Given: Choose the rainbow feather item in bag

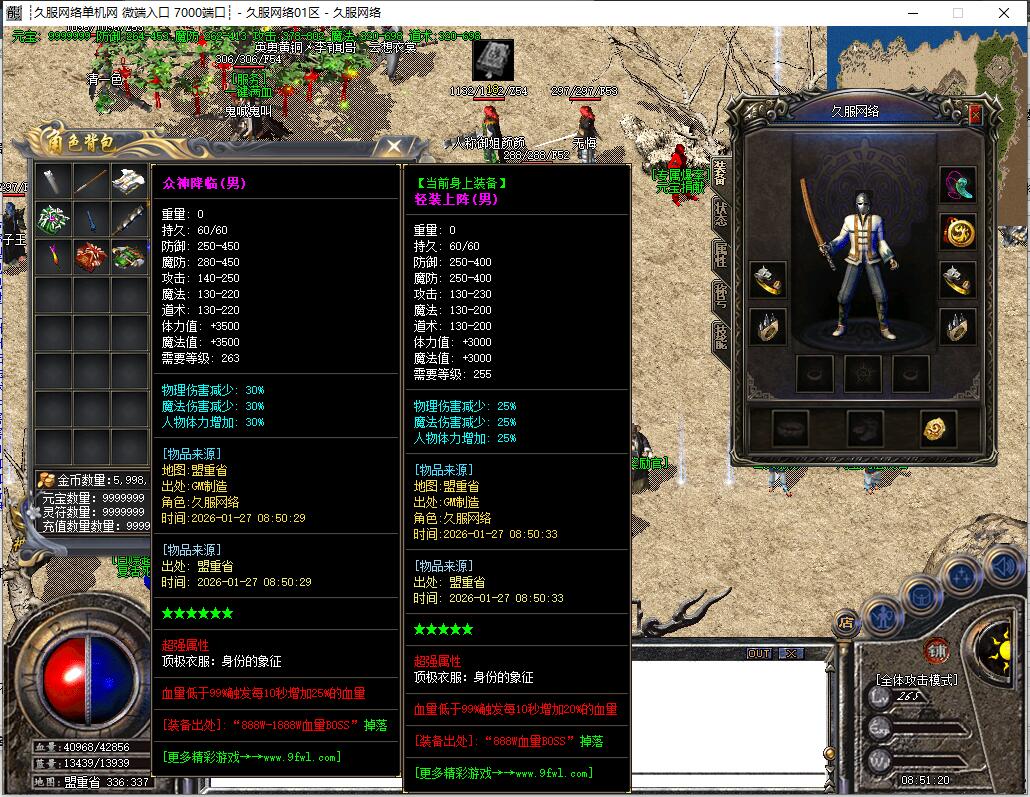Looking at the screenshot, I should pos(54,257).
